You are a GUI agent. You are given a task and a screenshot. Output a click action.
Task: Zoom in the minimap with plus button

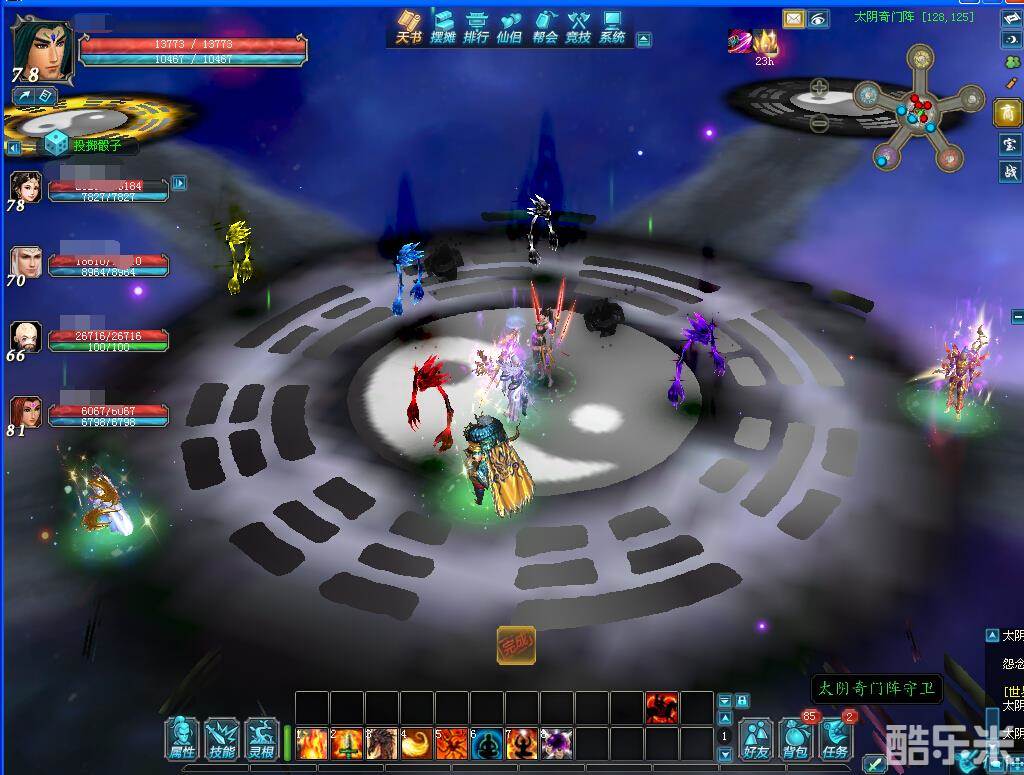tap(820, 87)
